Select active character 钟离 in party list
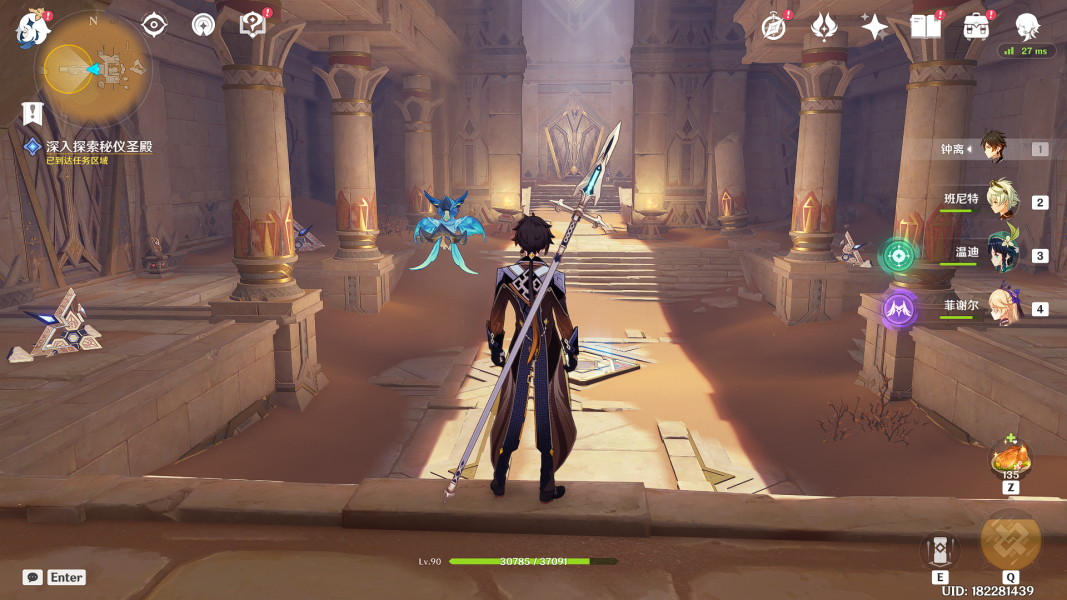 [991, 148]
